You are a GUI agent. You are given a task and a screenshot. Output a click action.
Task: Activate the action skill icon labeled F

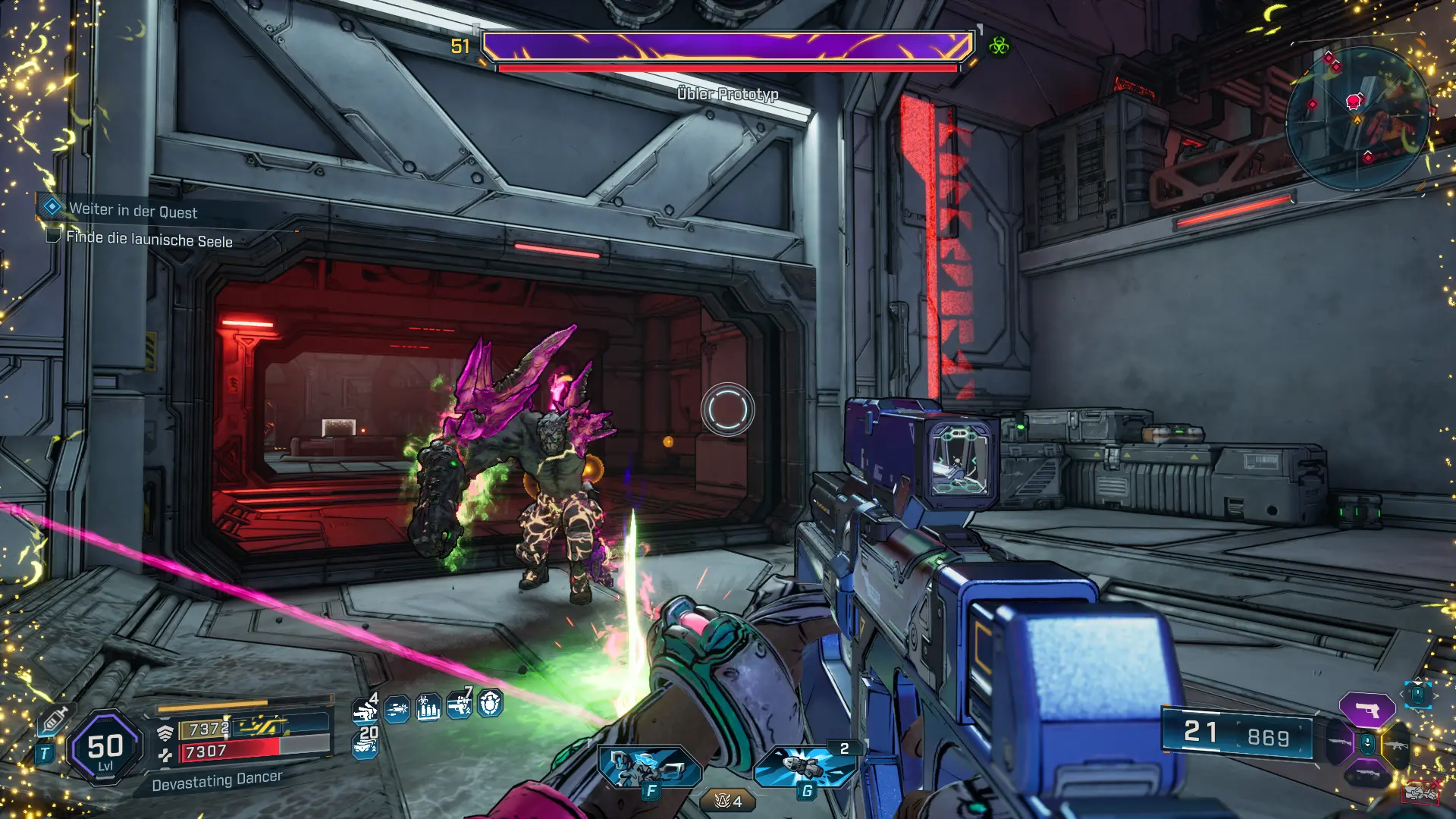click(649, 767)
